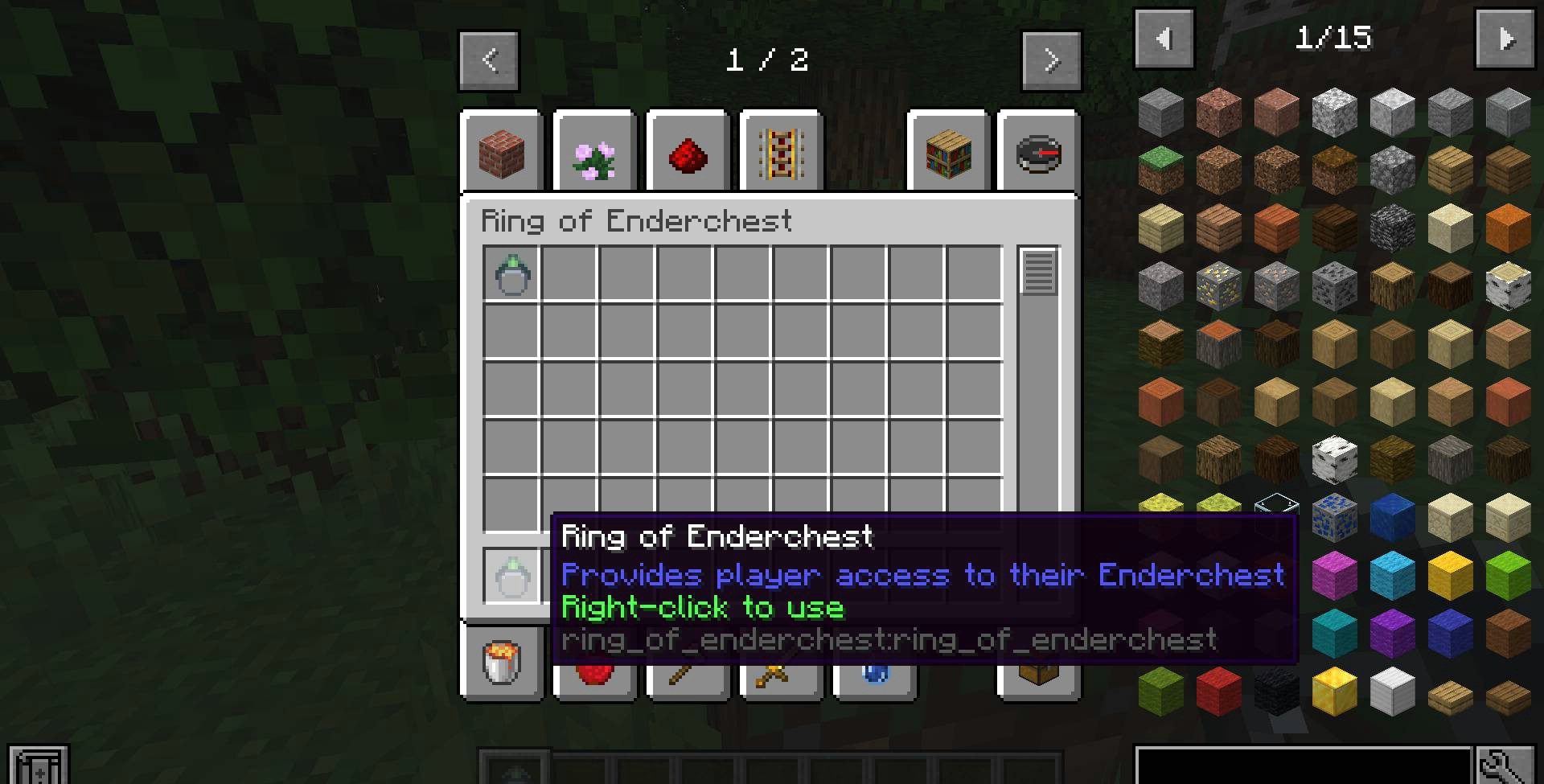Open the compass Search Items tab
This screenshot has width=1544, height=784.
(x=1038, y=153)
